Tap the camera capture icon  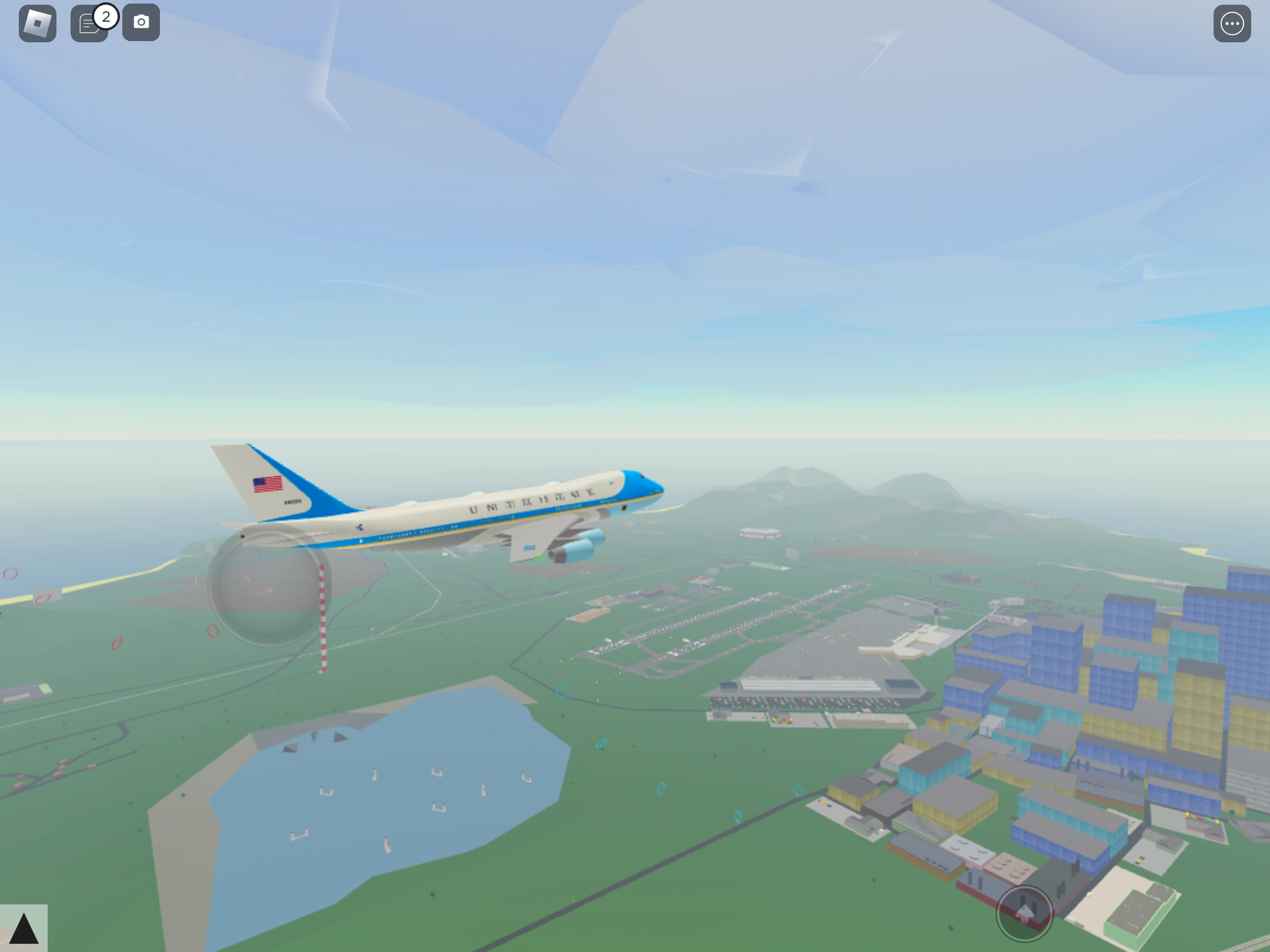tap(141, 22)
